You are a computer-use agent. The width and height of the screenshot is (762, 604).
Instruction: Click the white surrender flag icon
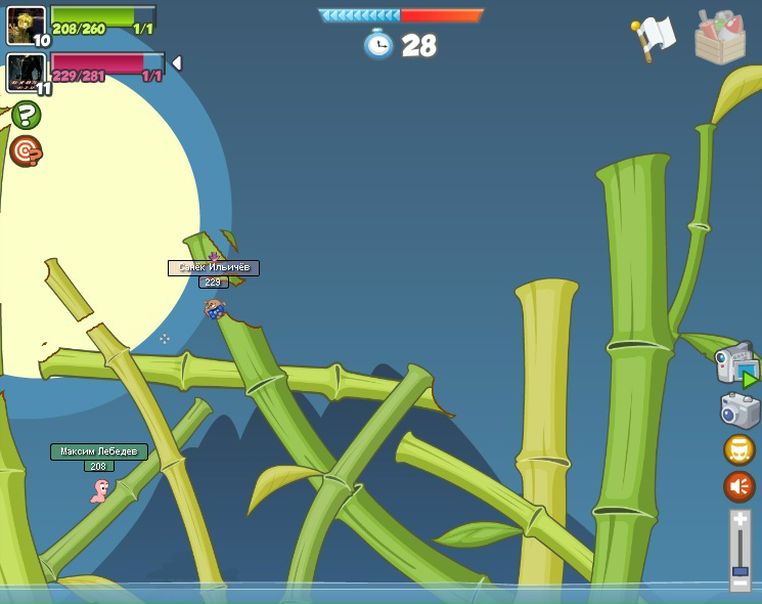[655, 38]
